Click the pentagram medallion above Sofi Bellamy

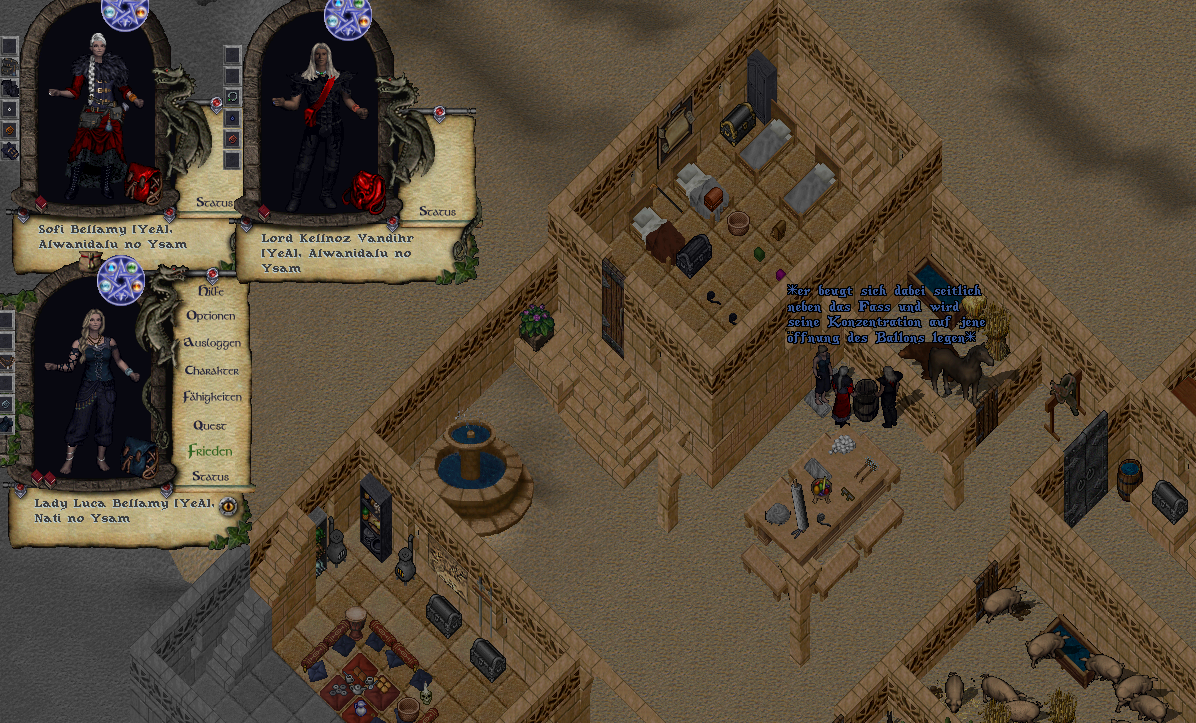[x=125, y=14]
